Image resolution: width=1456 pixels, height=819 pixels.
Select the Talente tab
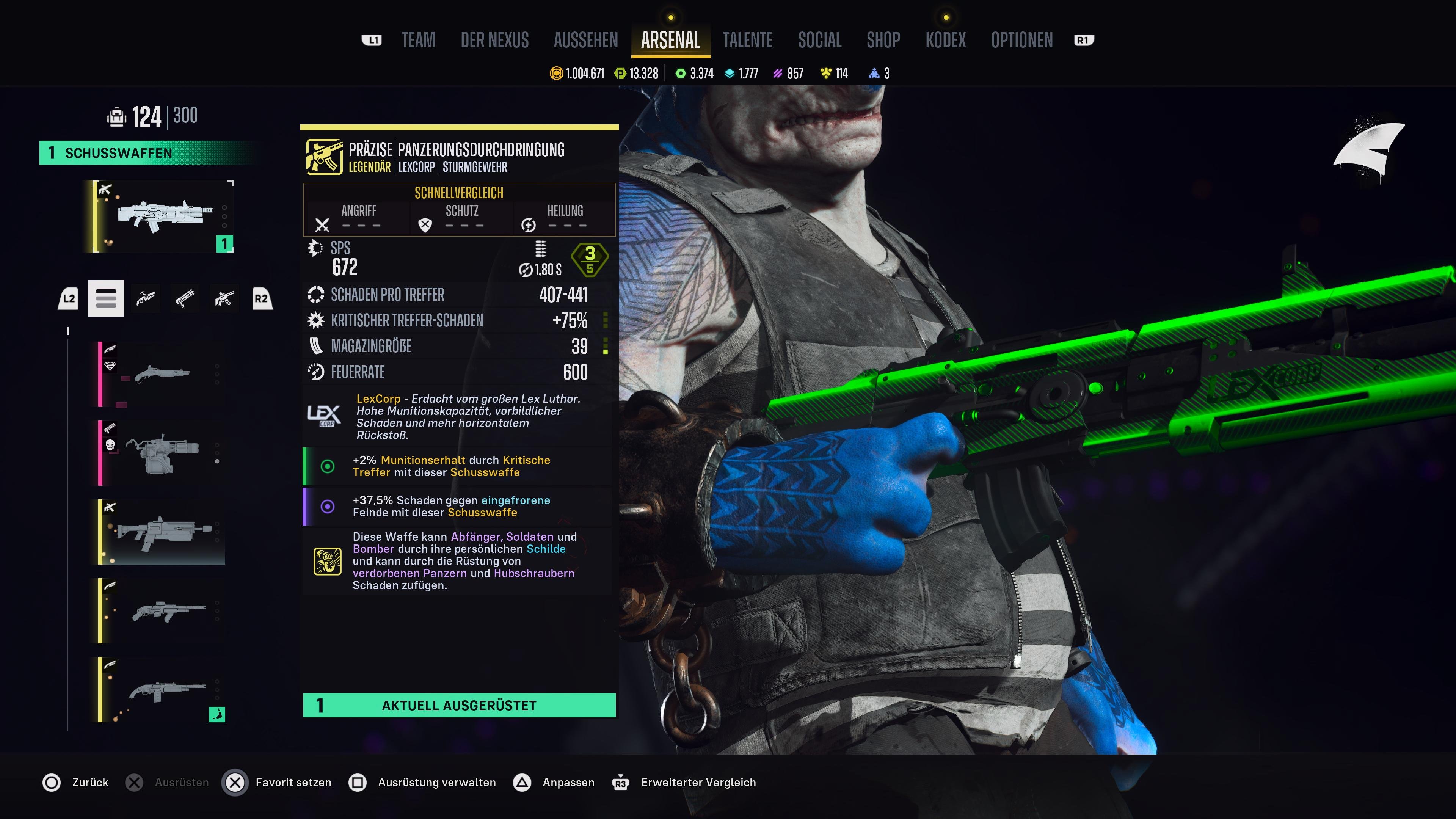tap(747, 40)
